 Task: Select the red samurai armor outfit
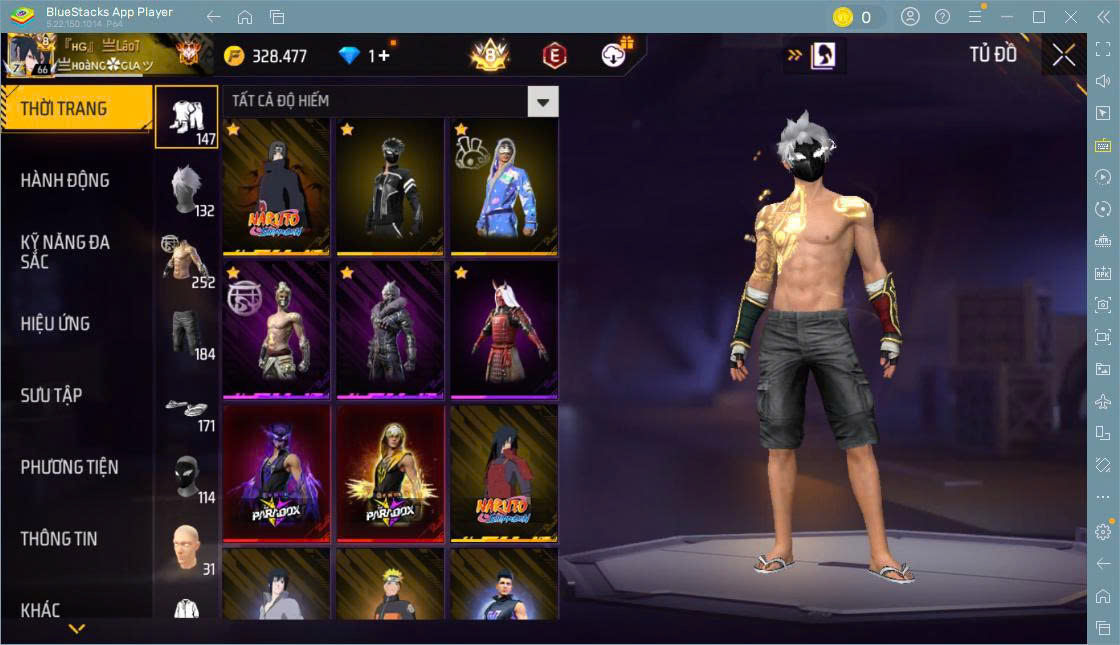504,329
